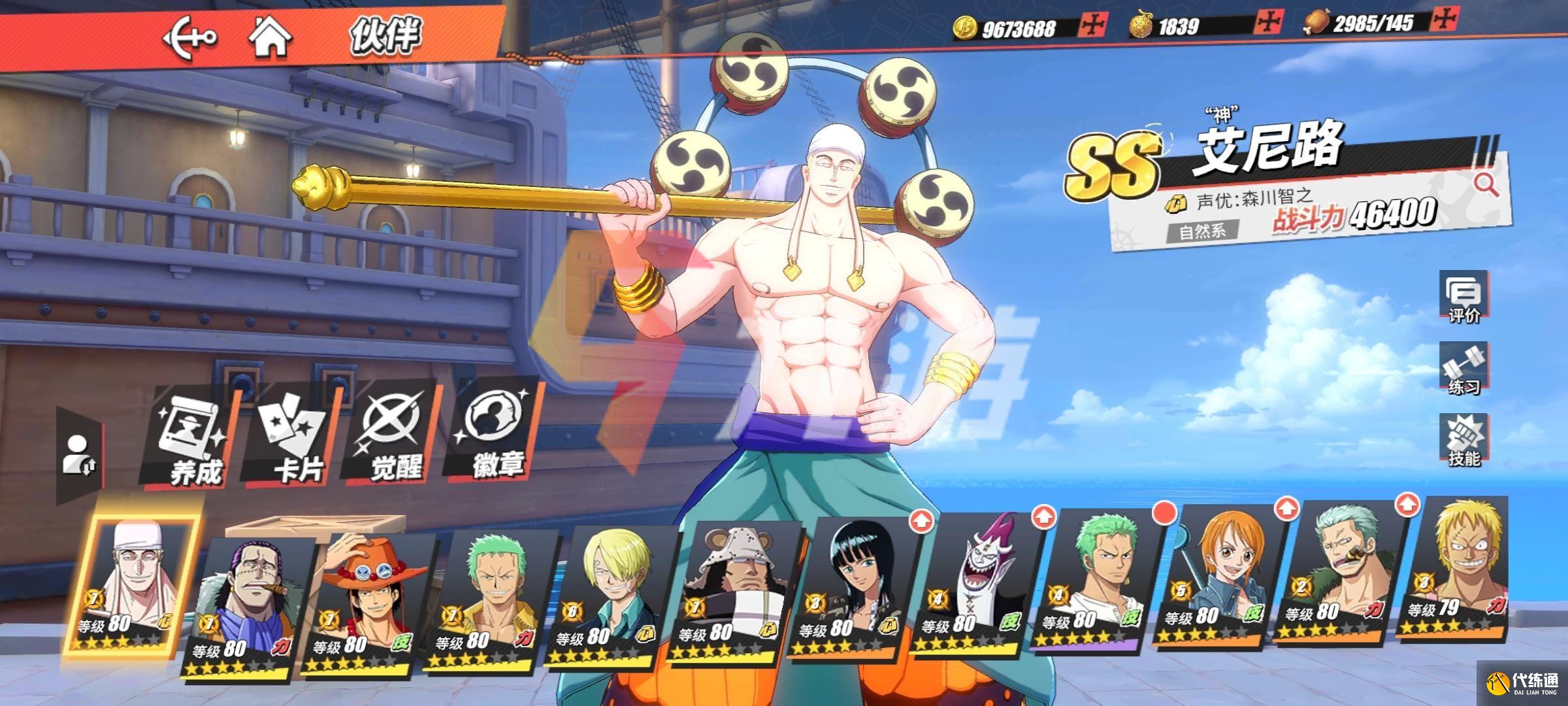Add more devil fruit currency
The height and width of the screenshot is (706, 1568).
[1267, 23]
